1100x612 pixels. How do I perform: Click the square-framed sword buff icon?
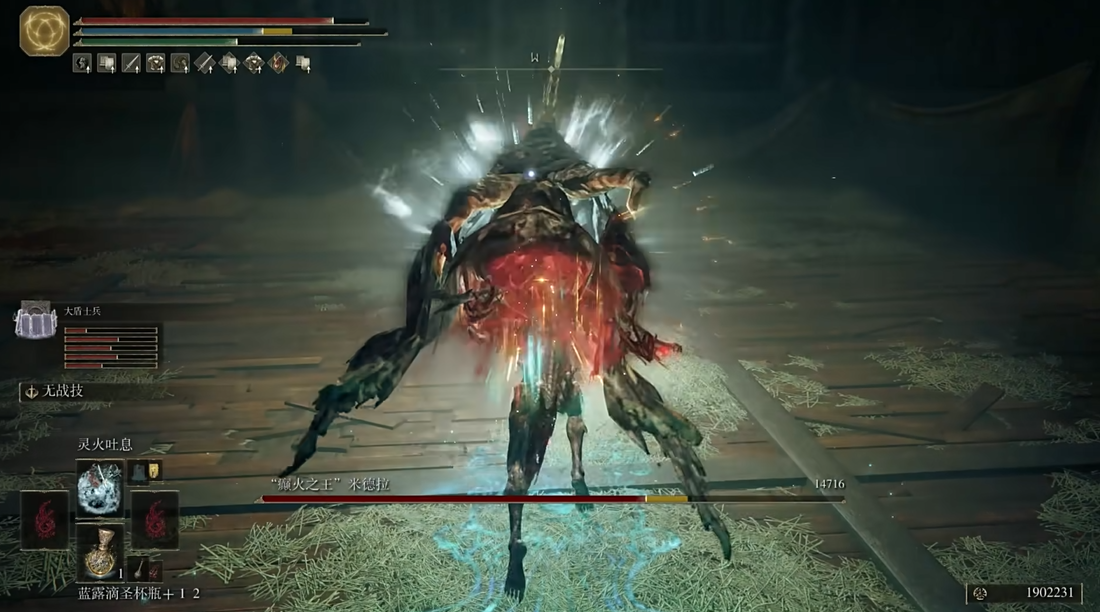point(131,64)
